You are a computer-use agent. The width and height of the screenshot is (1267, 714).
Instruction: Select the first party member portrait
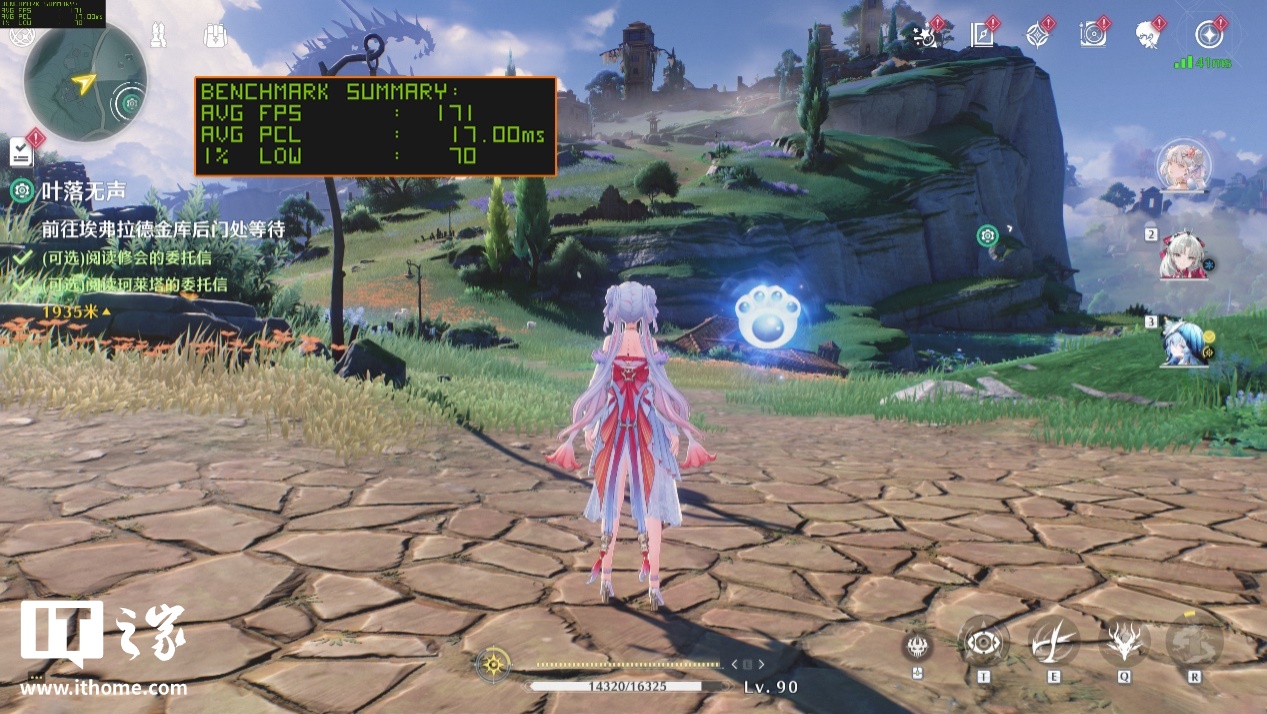(1184, 167)
